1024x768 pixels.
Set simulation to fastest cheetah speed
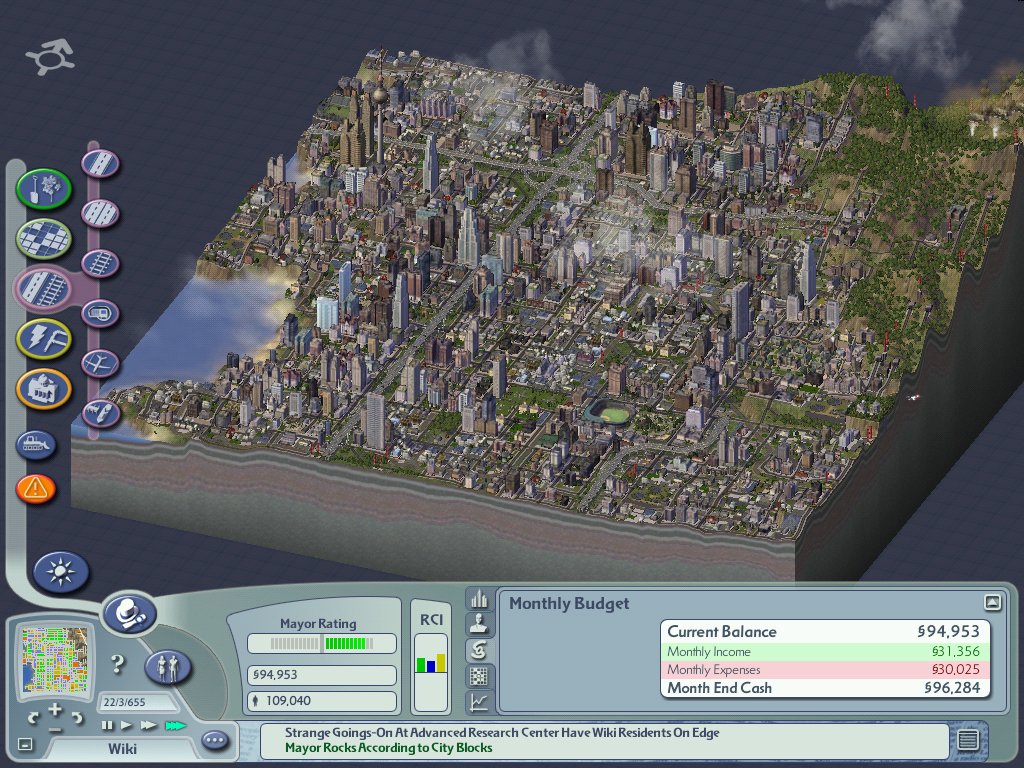[176, 725]
